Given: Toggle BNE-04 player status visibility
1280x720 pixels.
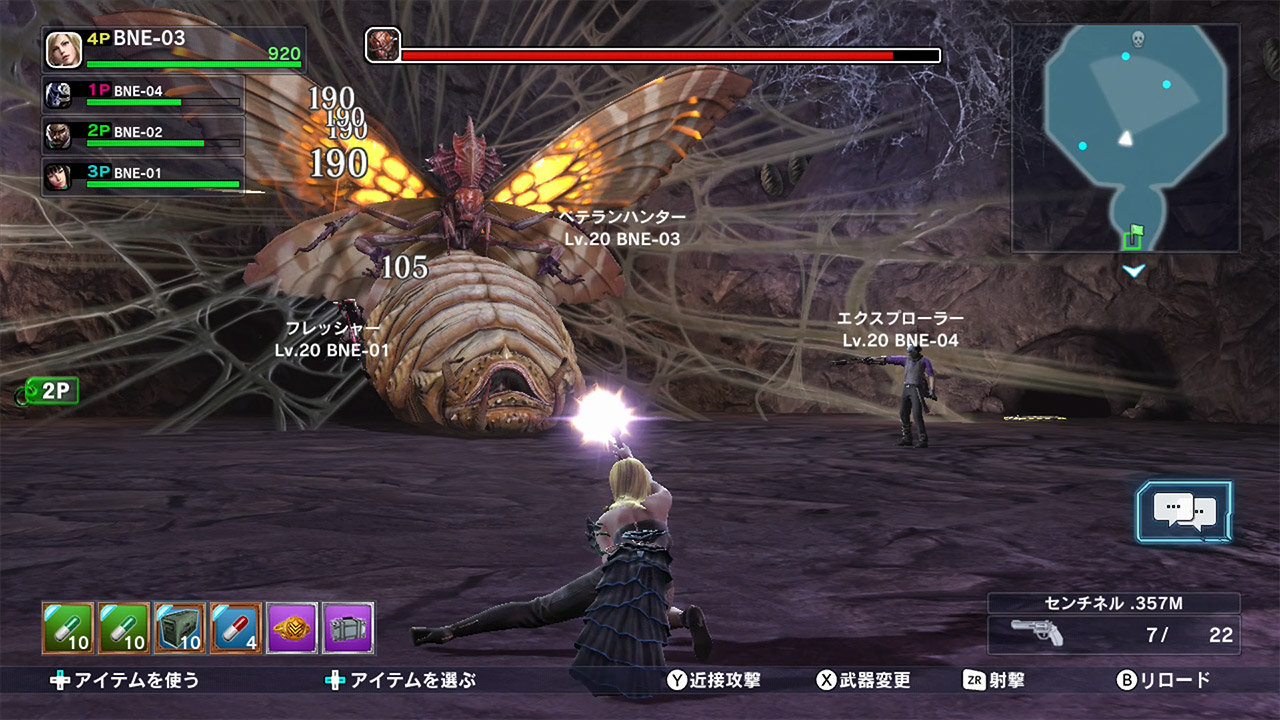Looking at the screenshot, I should (x=145, y=97).
